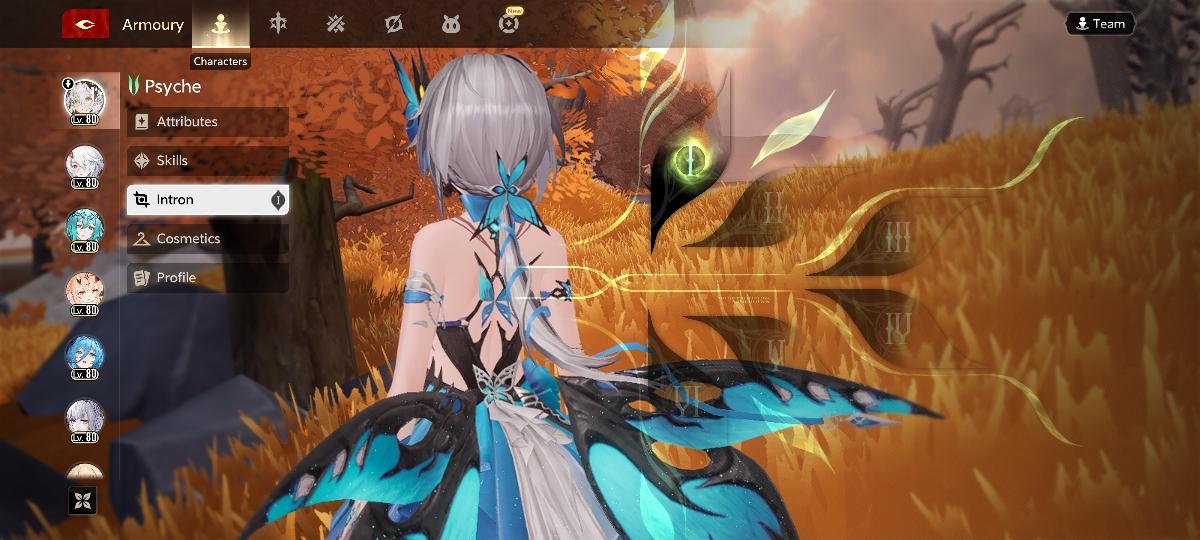
Task: Choose the teal-haired character portrait
Action: [x=85, y=227]
